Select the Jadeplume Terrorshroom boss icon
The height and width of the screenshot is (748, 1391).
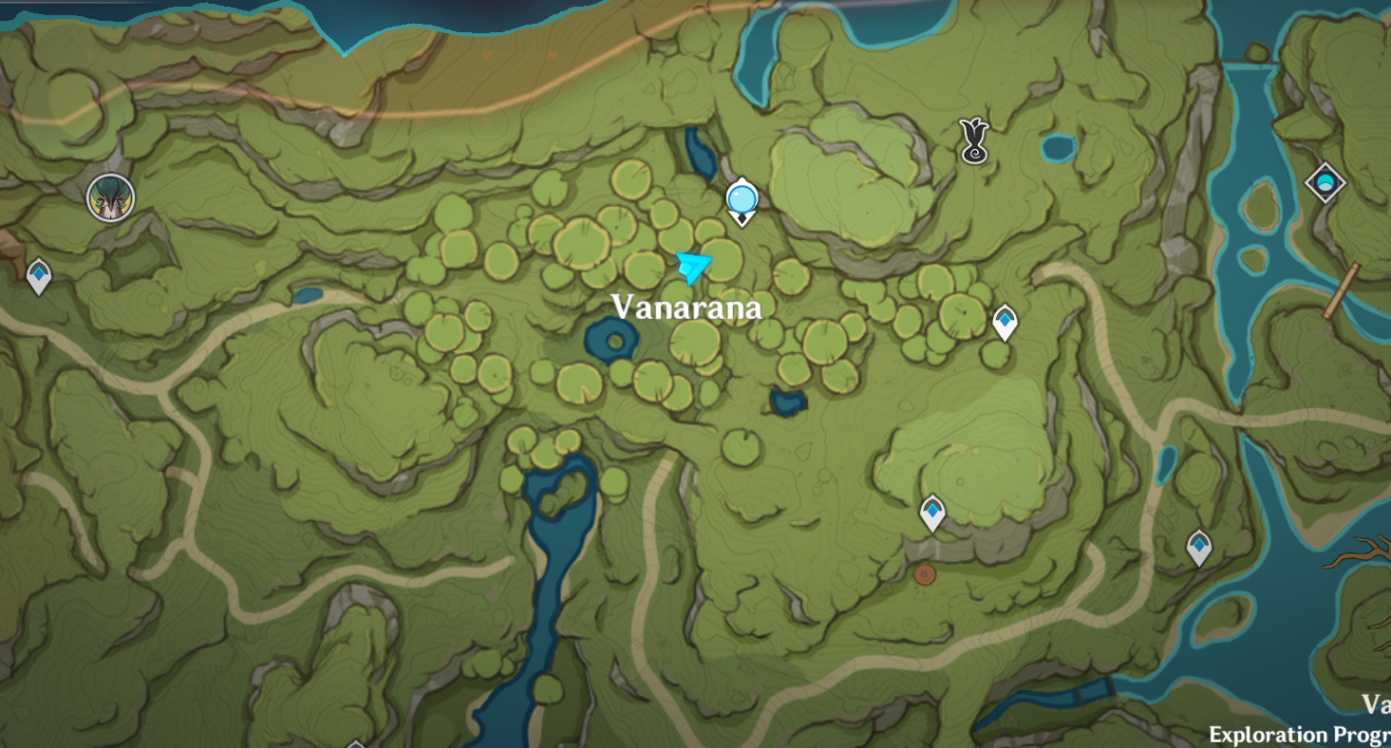coord(110,197)
